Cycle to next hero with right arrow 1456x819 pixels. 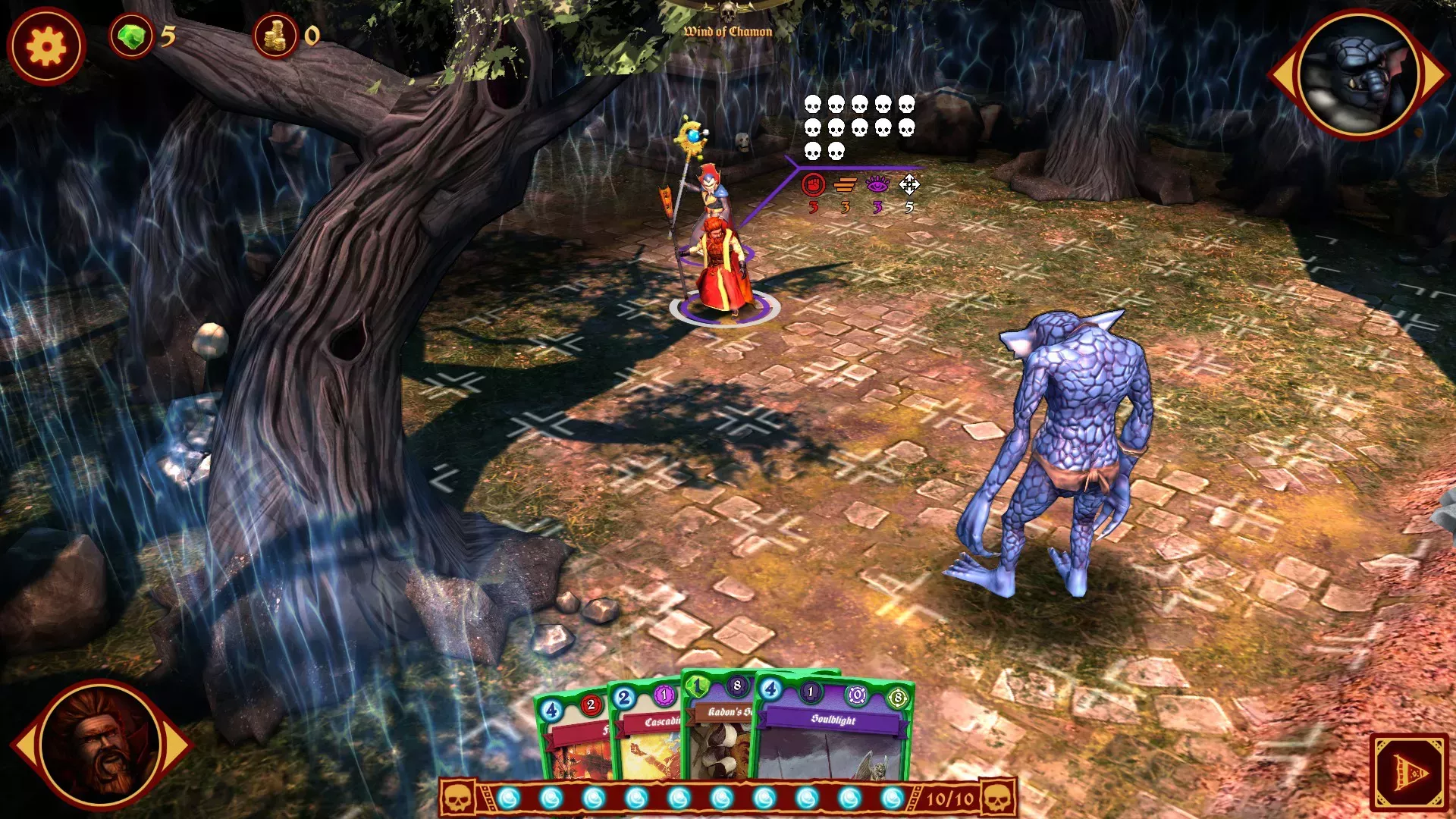click(x=179, y=745)
